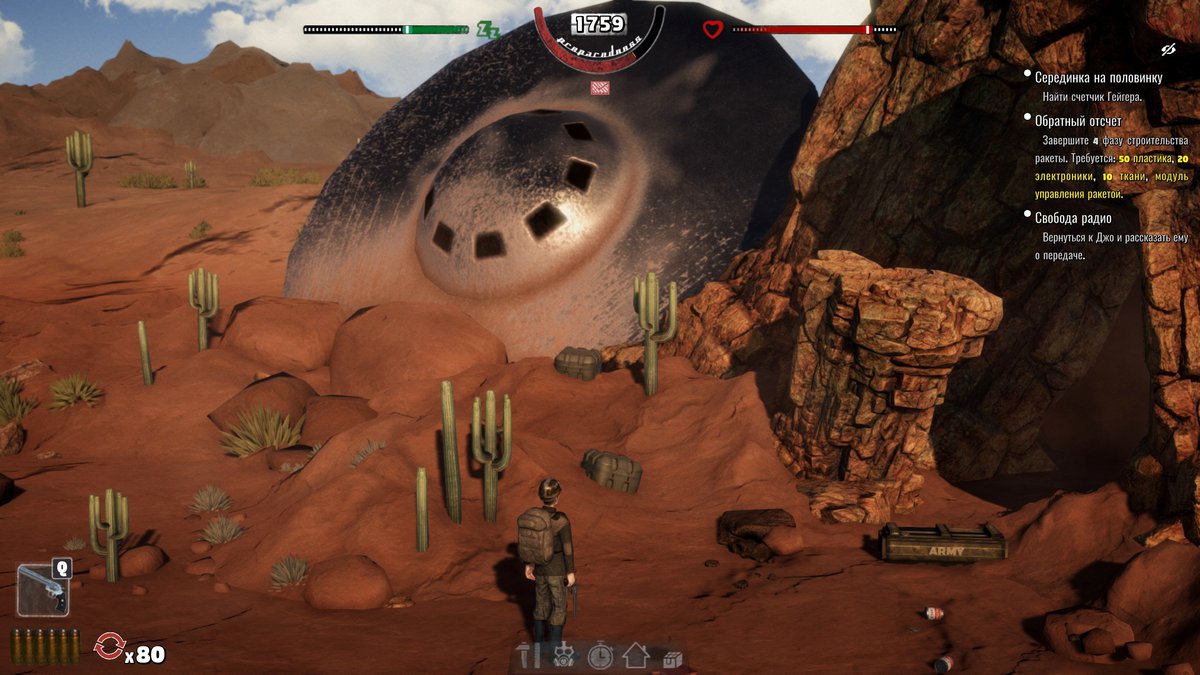The height and width of the screenshot is (675, 1200).
Task: Click the green sleep Zz icon
Action: click(488, 29)
